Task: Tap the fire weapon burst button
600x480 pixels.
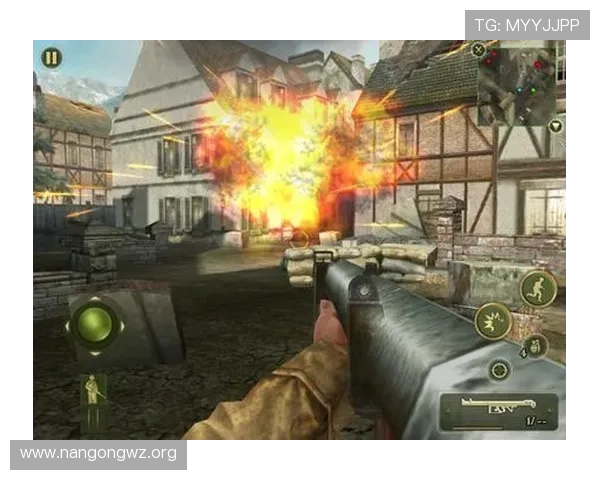Action: (493, 321)
